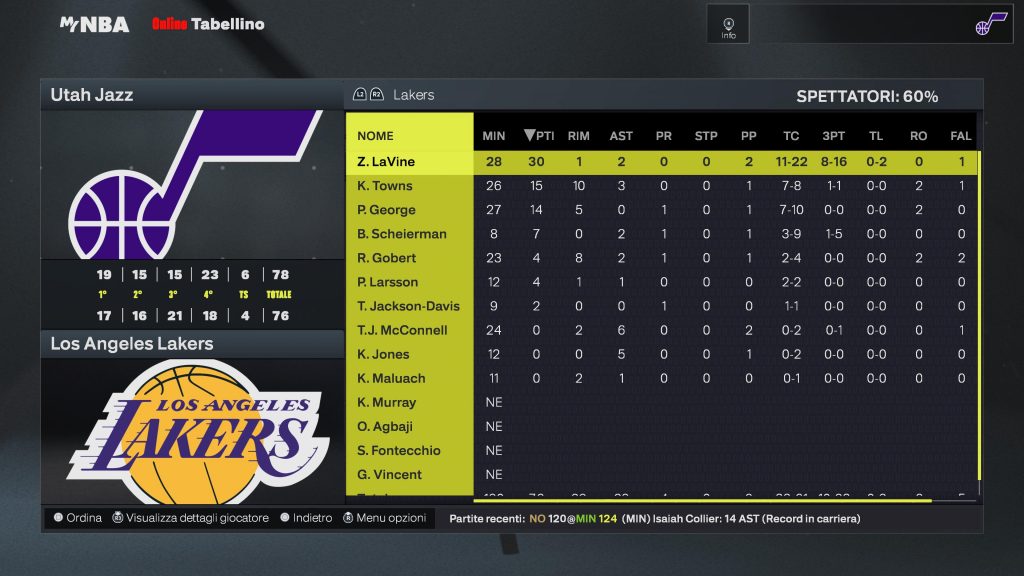This screenshot has width=1024, height=576.
Task: Click S. Fontecchio row
Action: 399,450
